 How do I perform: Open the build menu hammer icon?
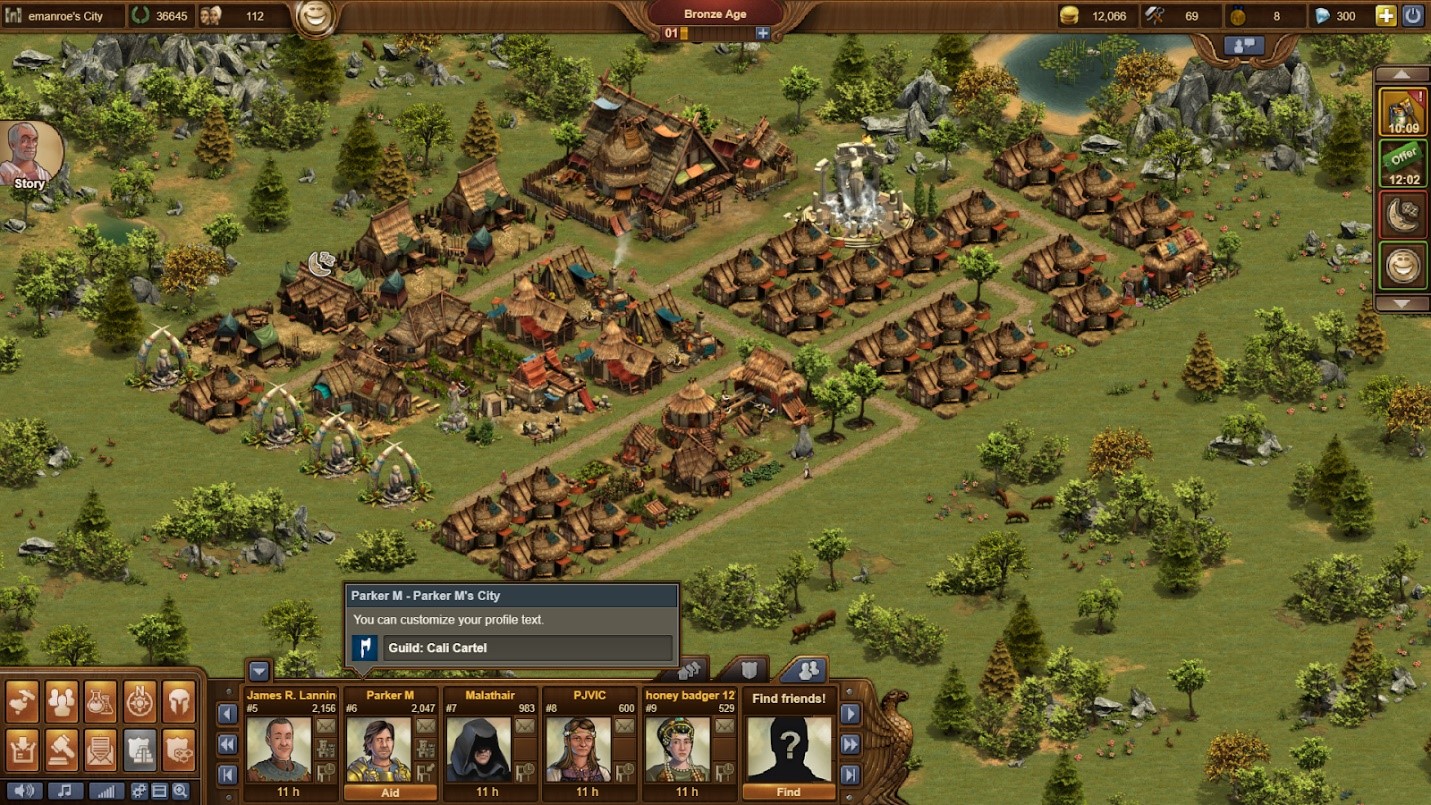pos(23,702)
